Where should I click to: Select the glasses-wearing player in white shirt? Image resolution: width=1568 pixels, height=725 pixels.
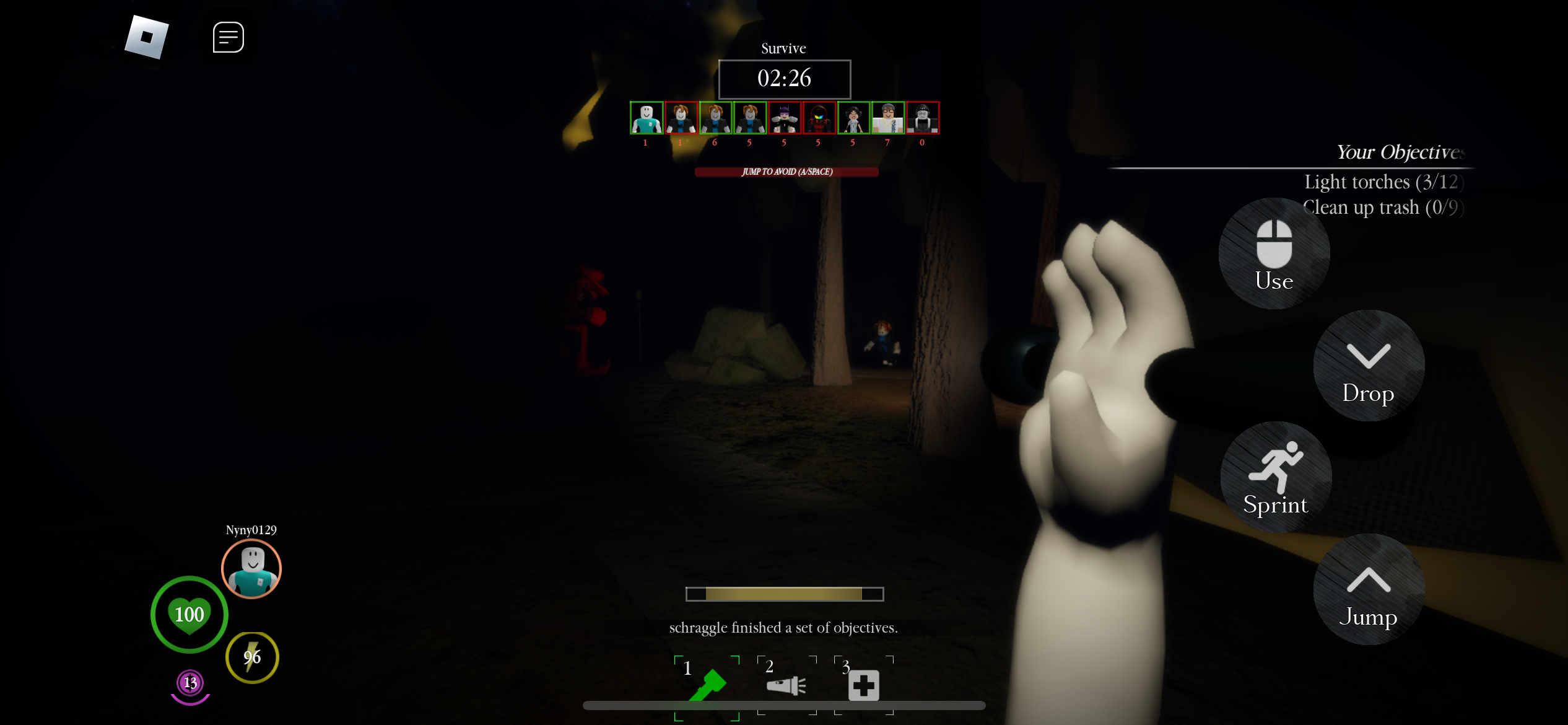pos(887,118)
